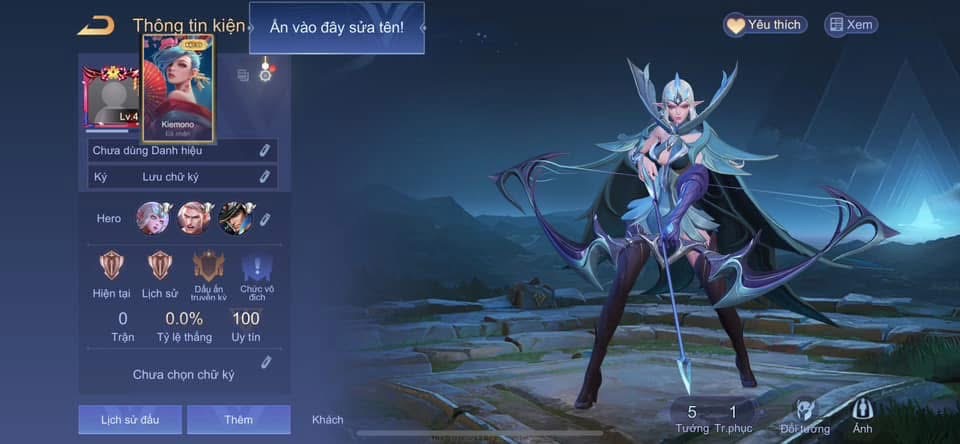Open the Xem view button
960x444 pixels.
click(x=850, y=25)
